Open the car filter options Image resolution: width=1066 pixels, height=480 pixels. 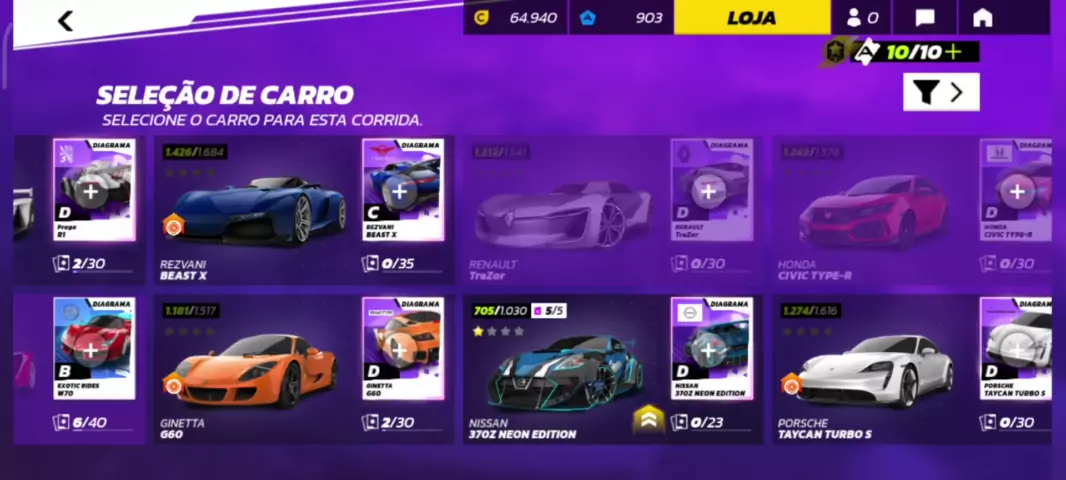[x=940, y=92]
